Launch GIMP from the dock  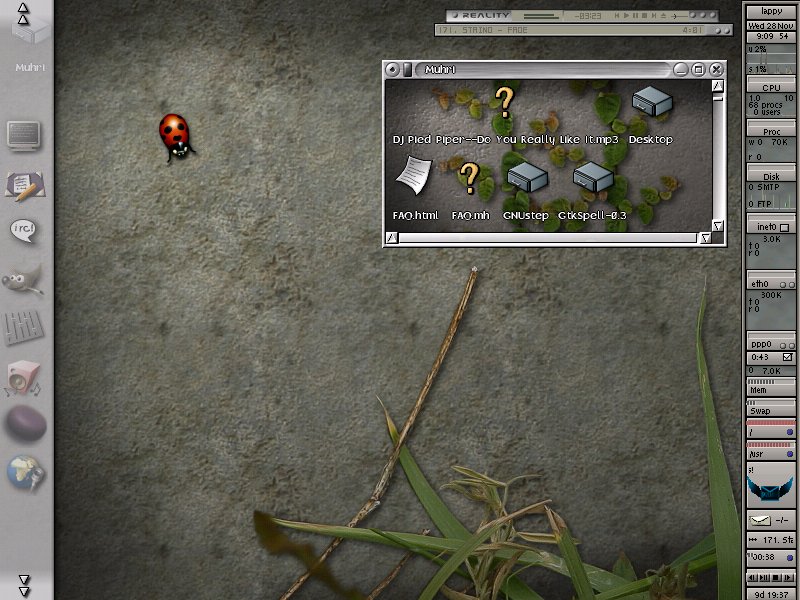[24, 279]
